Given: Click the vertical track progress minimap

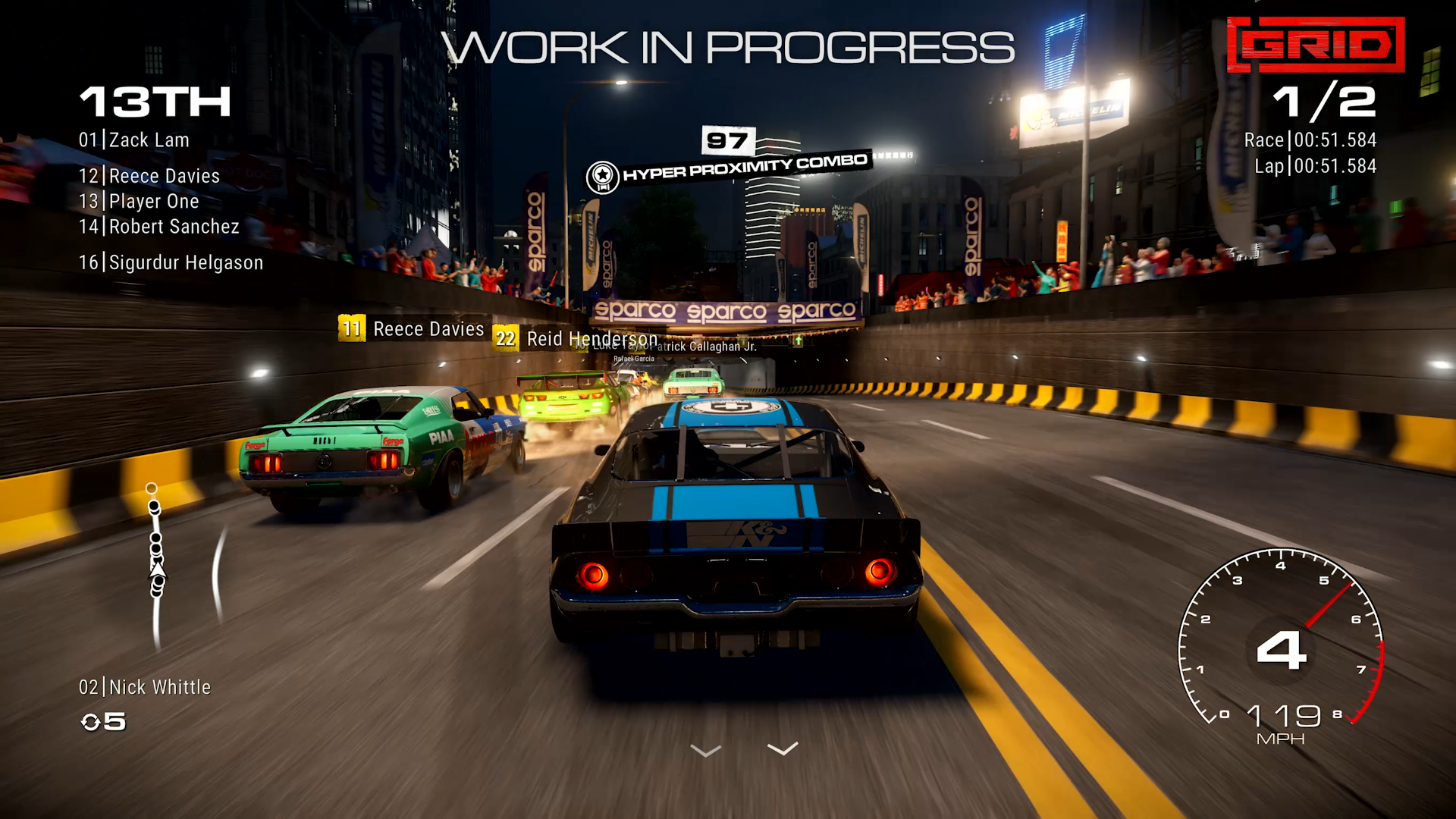Looking at the screenshot, I should 156,565.
